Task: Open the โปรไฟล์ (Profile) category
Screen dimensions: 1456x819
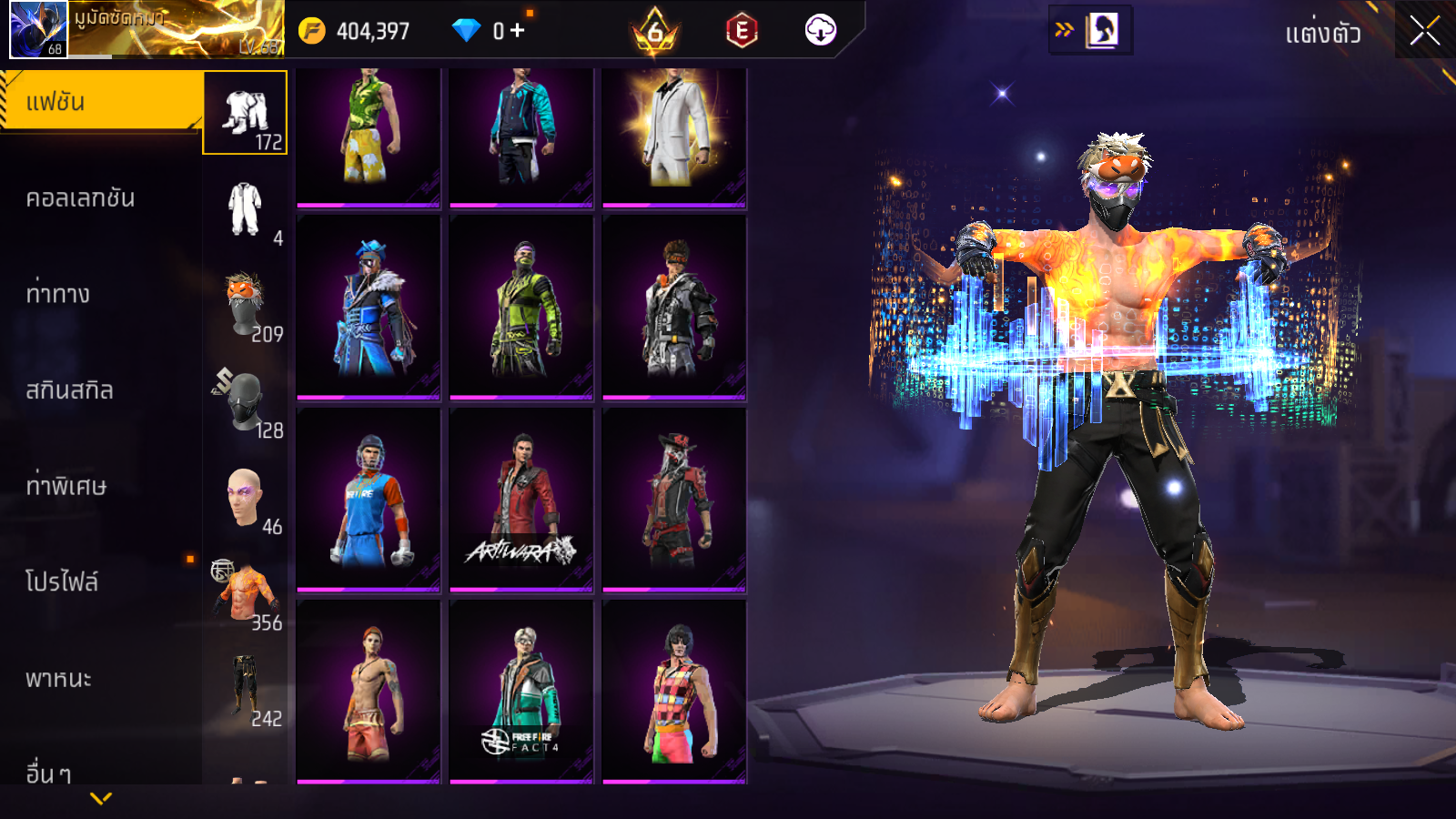Action: (62, 582)
